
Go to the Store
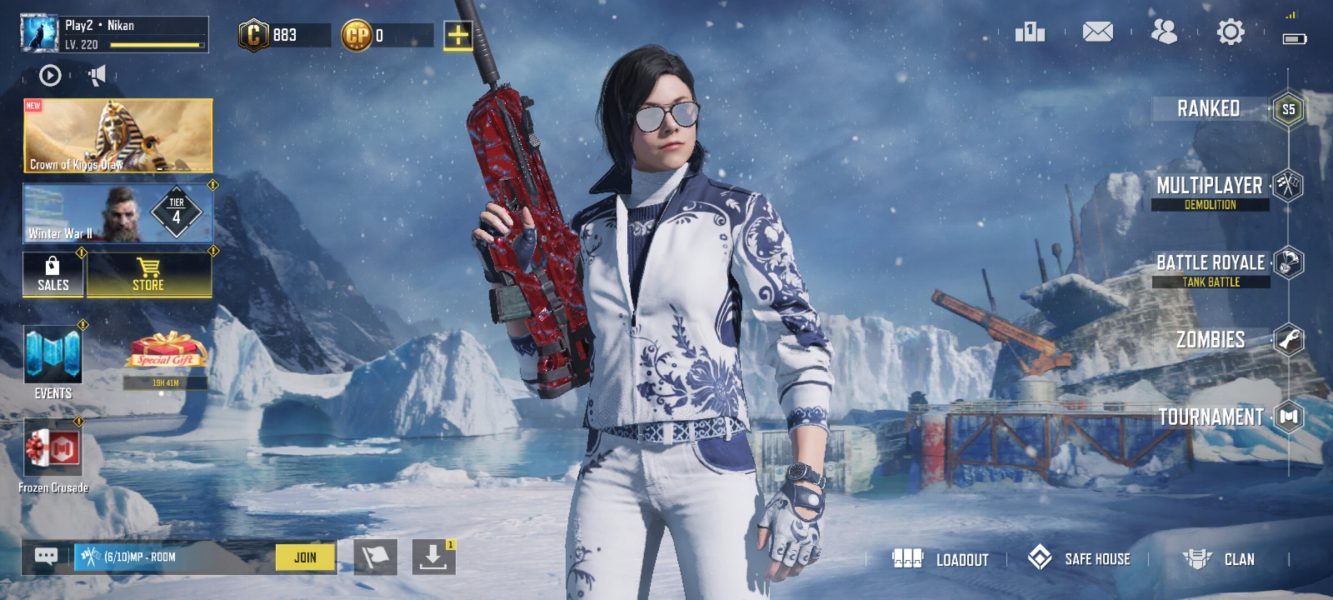tap(149, 274)
